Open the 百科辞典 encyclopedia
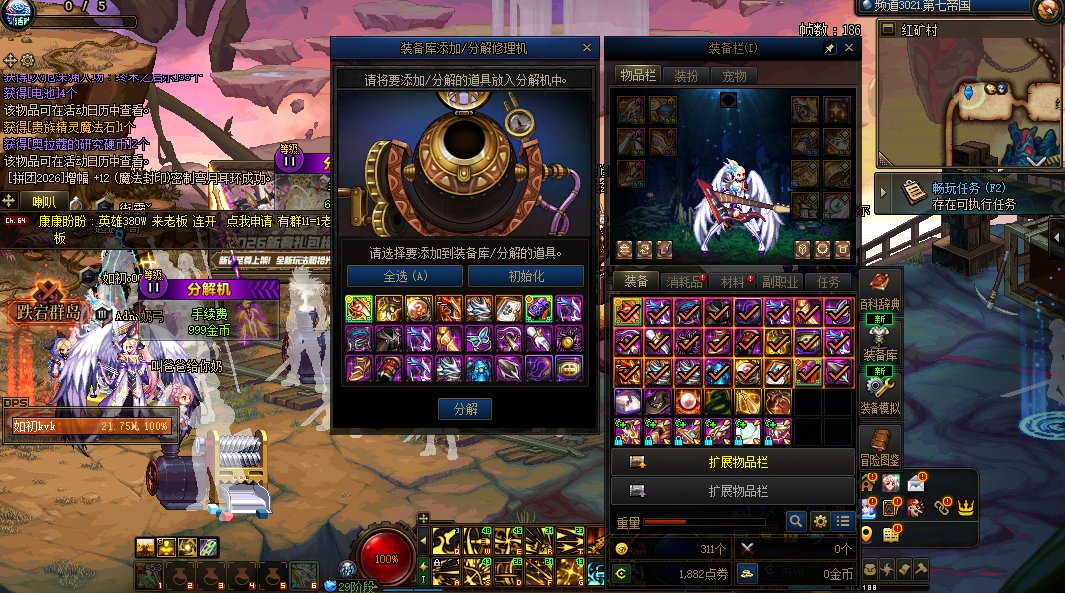 point(880,289)
